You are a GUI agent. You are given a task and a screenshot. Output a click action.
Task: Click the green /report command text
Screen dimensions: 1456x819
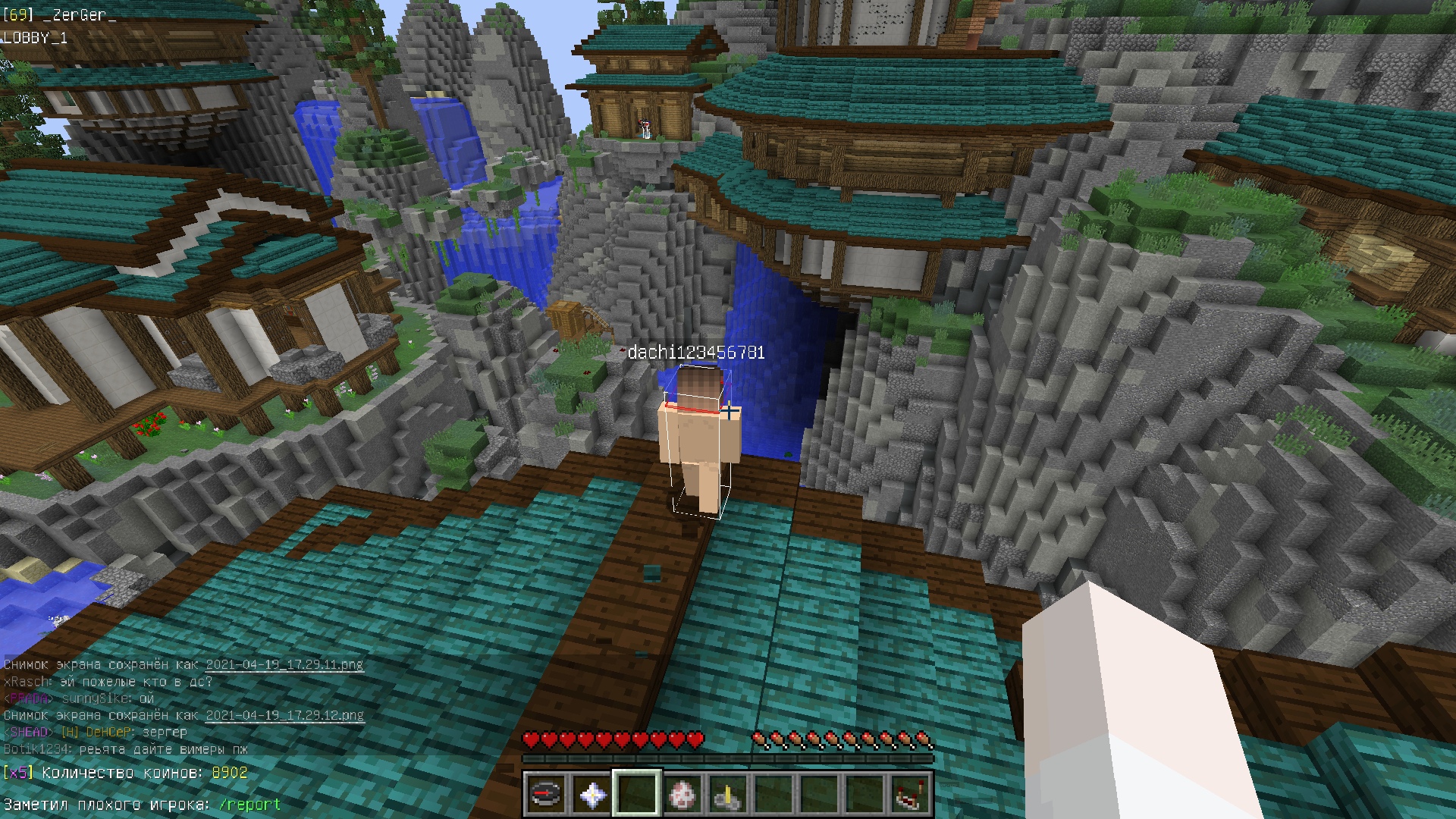click(249, 805)
